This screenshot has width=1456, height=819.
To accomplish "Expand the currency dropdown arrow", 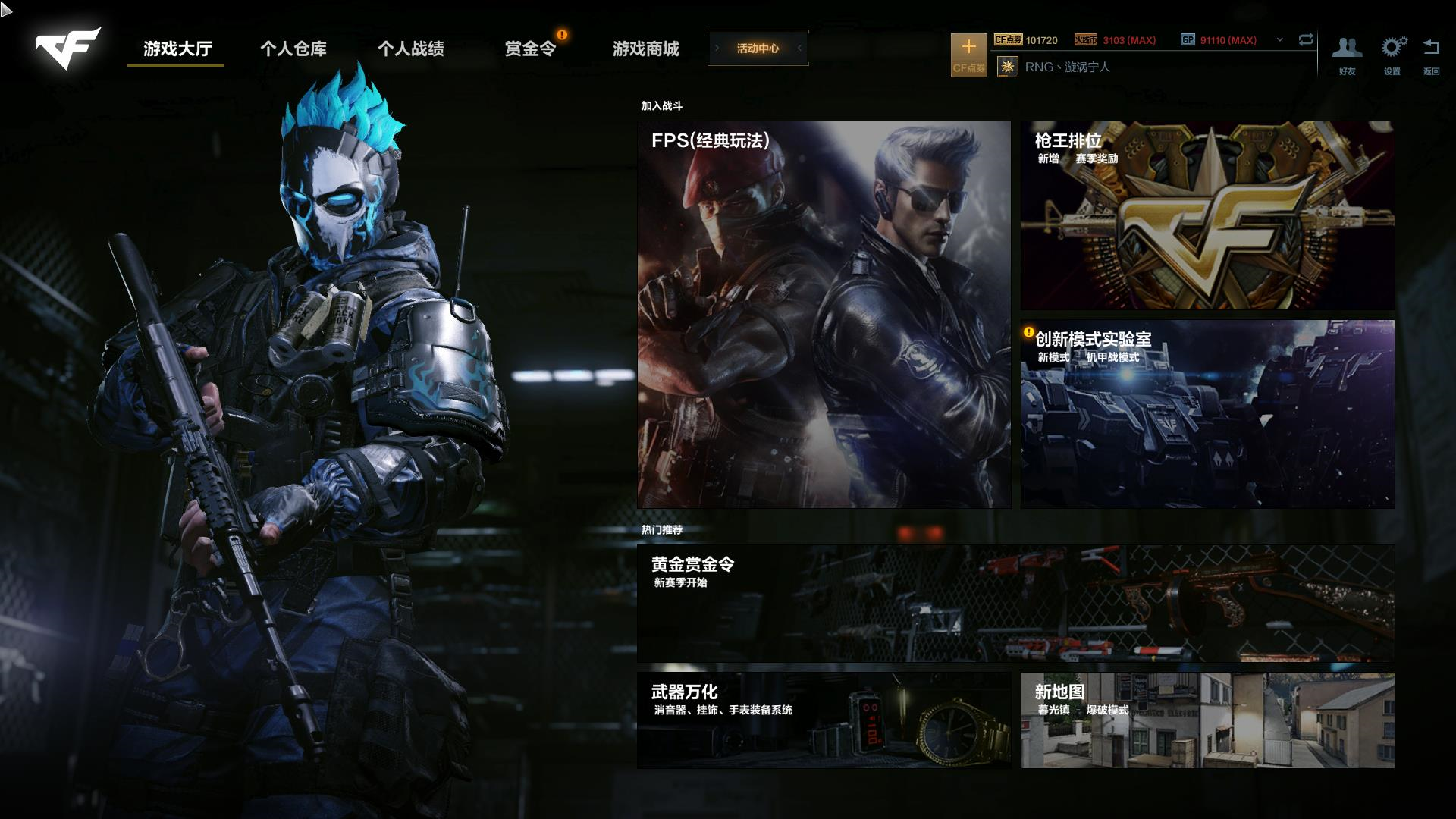I will coord(1280,39).
